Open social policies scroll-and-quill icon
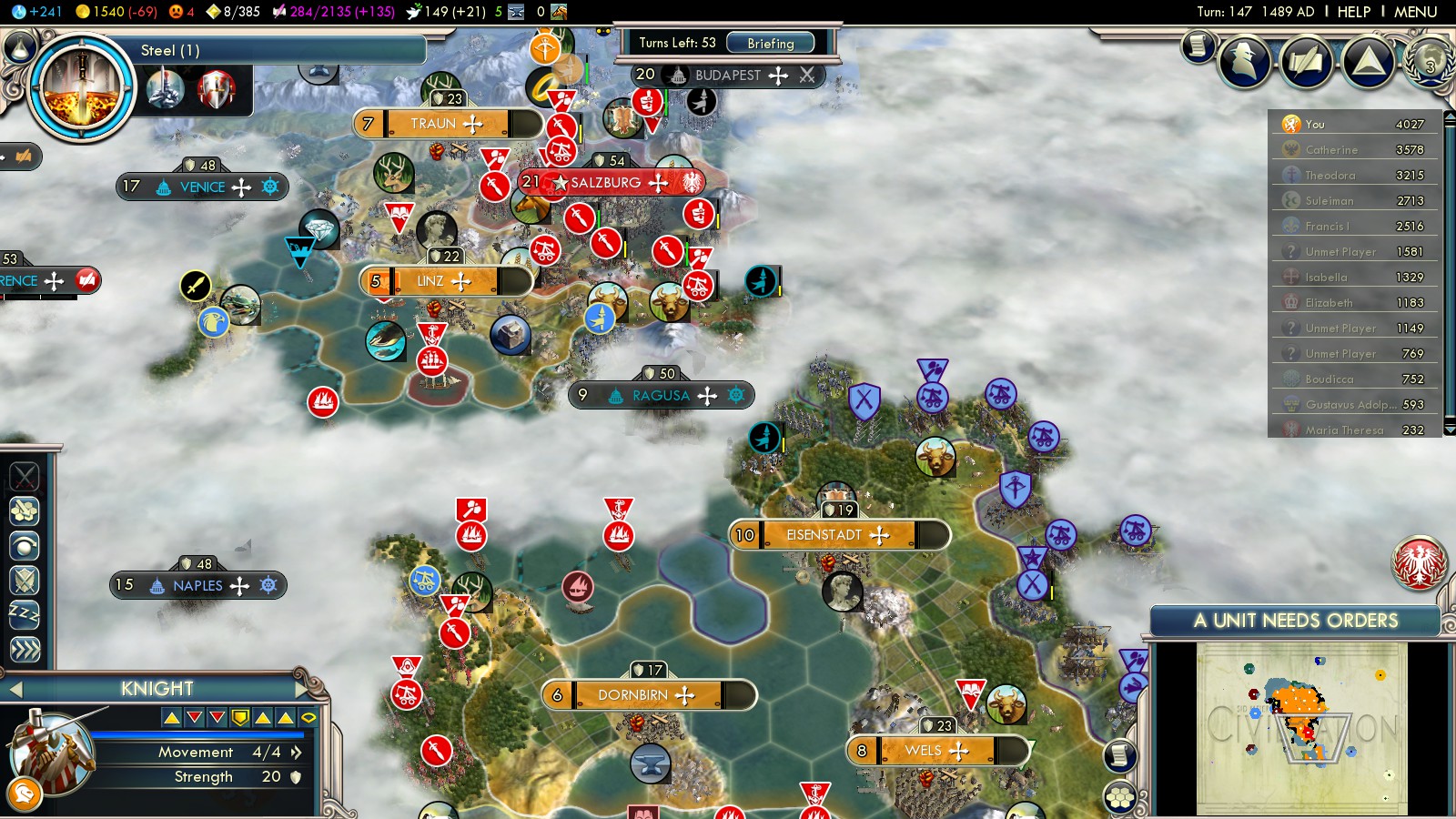1456x819 pixels. pos(1306,61)
